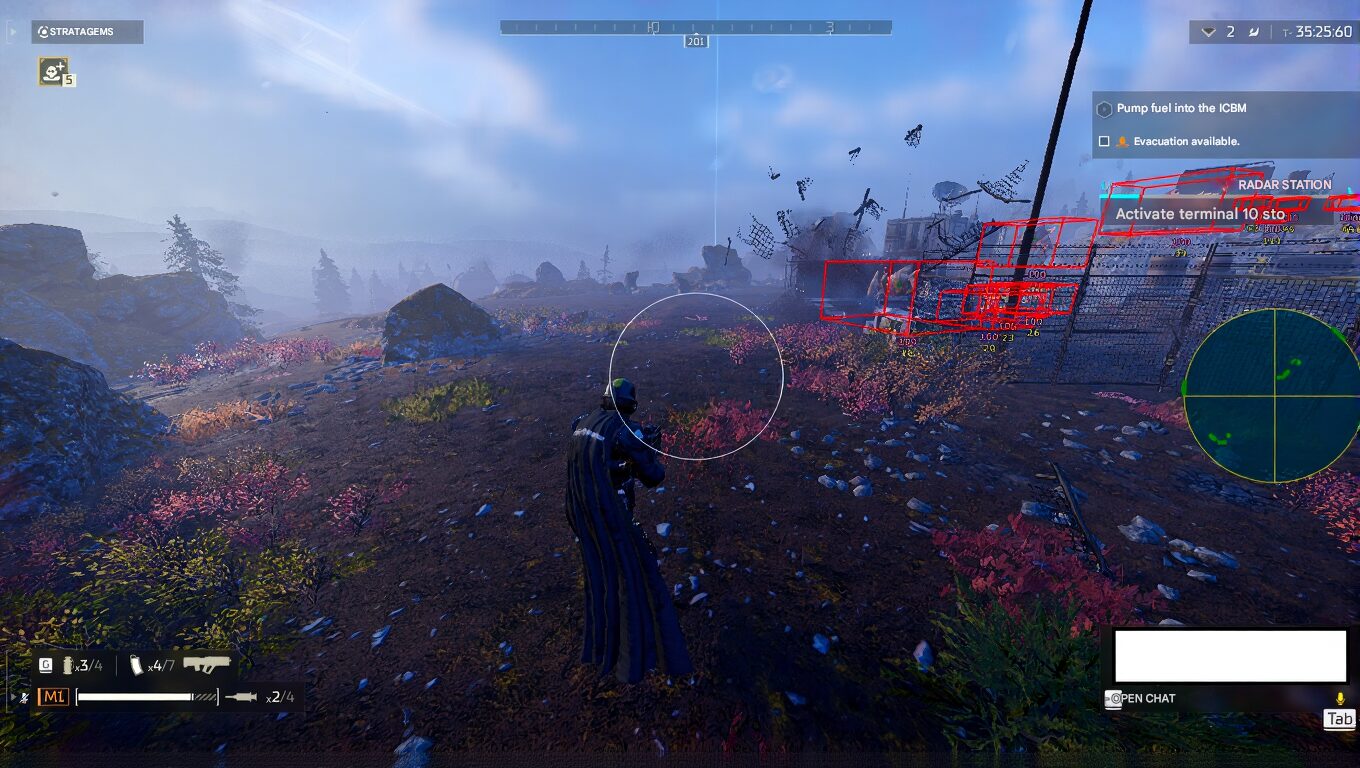
Task: Click the ammo magazine icon
Action: point(137,666)
